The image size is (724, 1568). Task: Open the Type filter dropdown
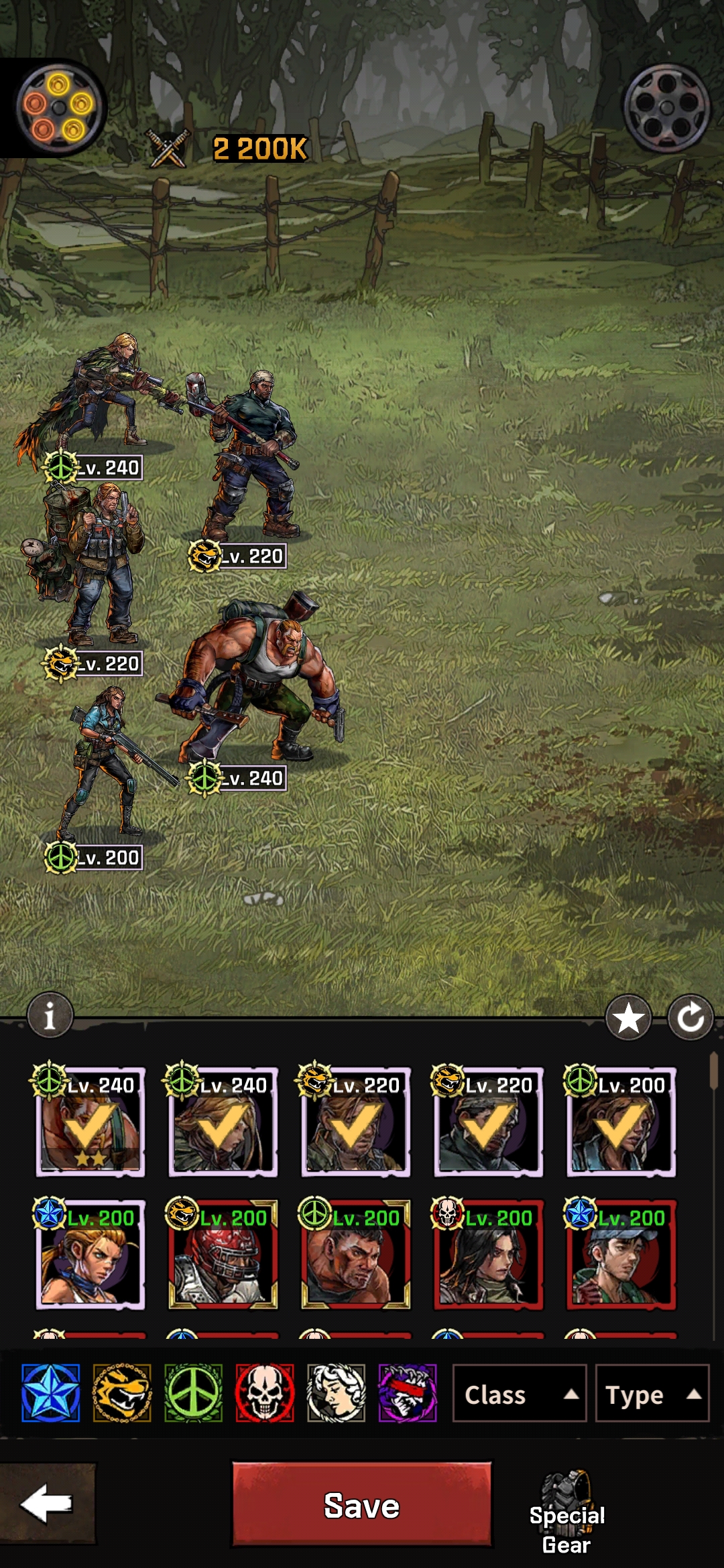[652, 1393]
